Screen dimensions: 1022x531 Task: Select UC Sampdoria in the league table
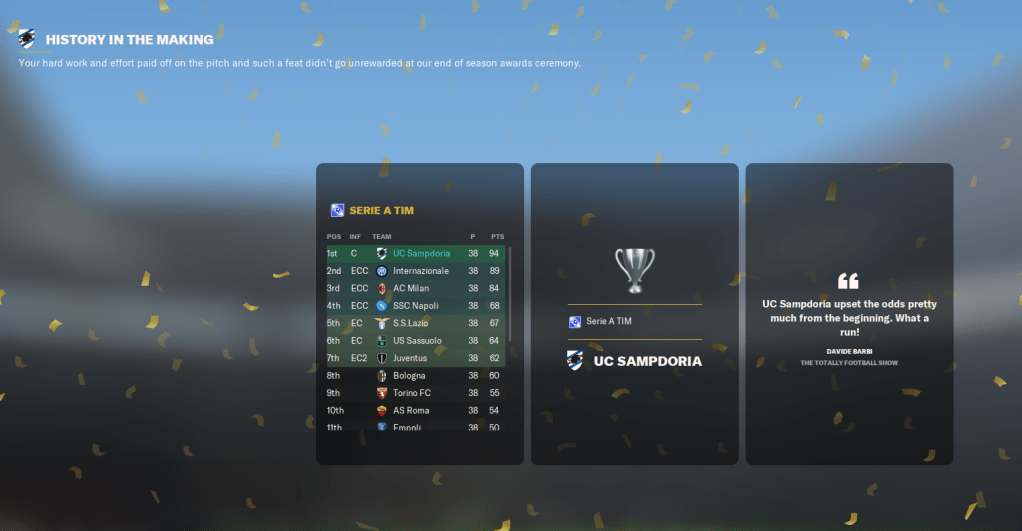[x=420, y=254]
